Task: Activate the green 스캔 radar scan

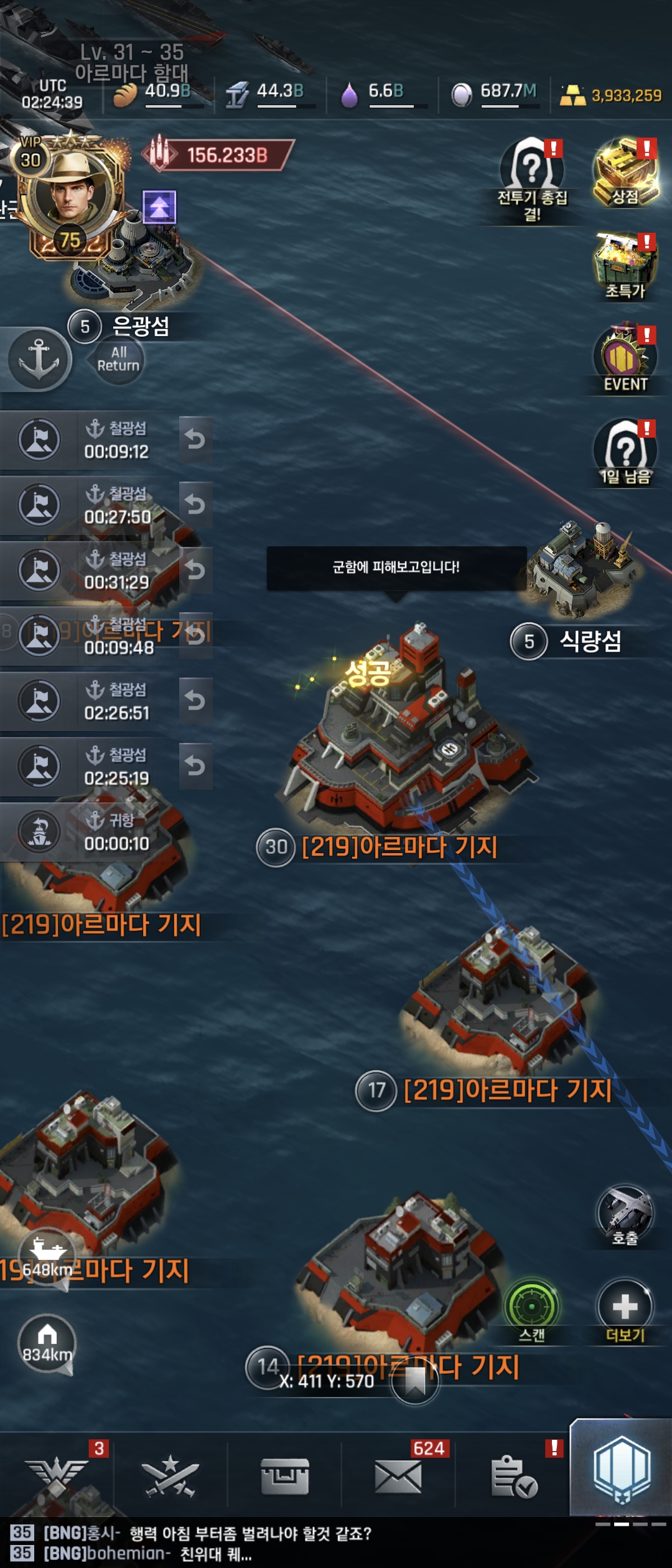Action: click(x=532, y=1307)
